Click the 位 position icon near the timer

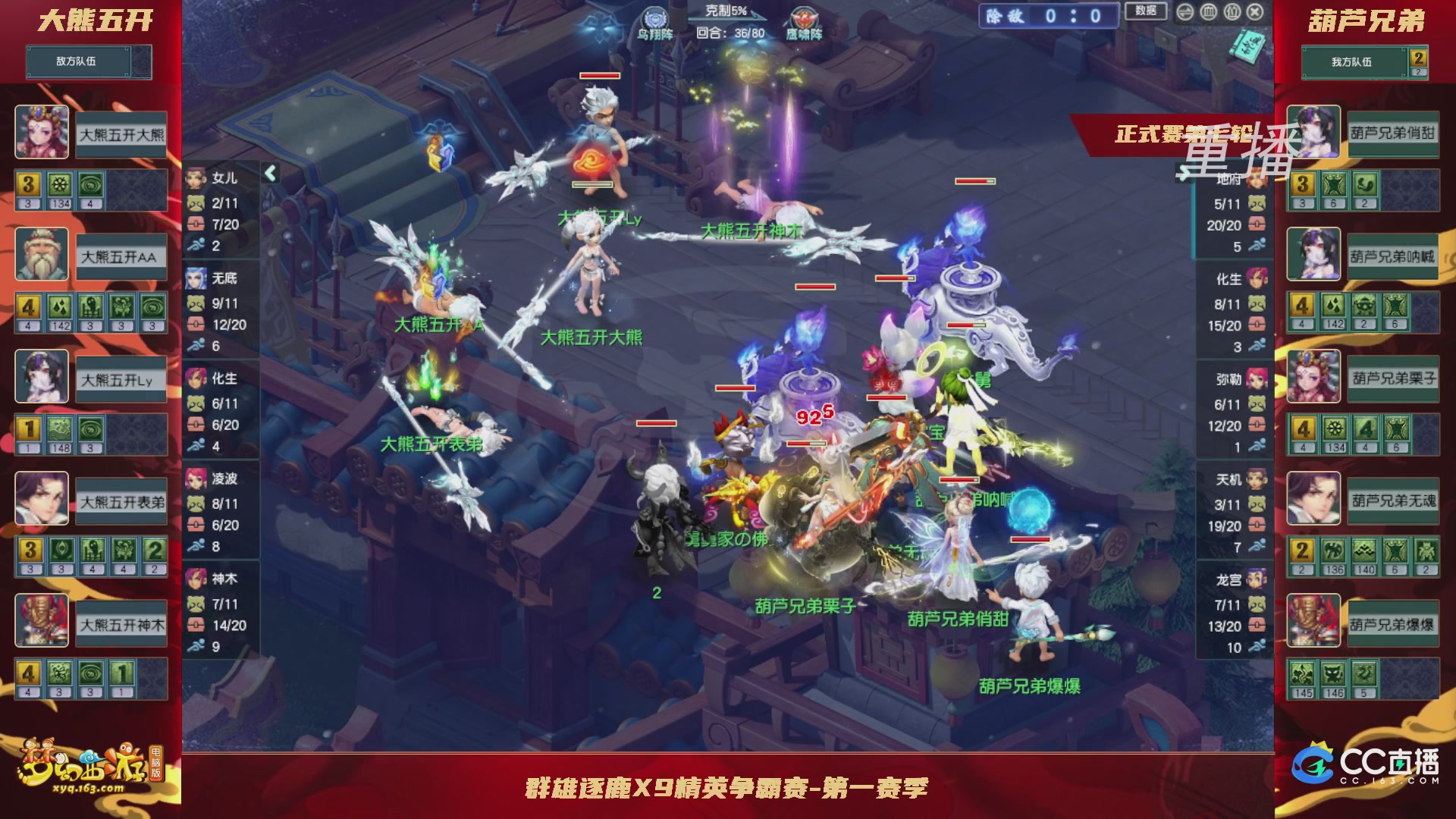tap(1232, 12)
